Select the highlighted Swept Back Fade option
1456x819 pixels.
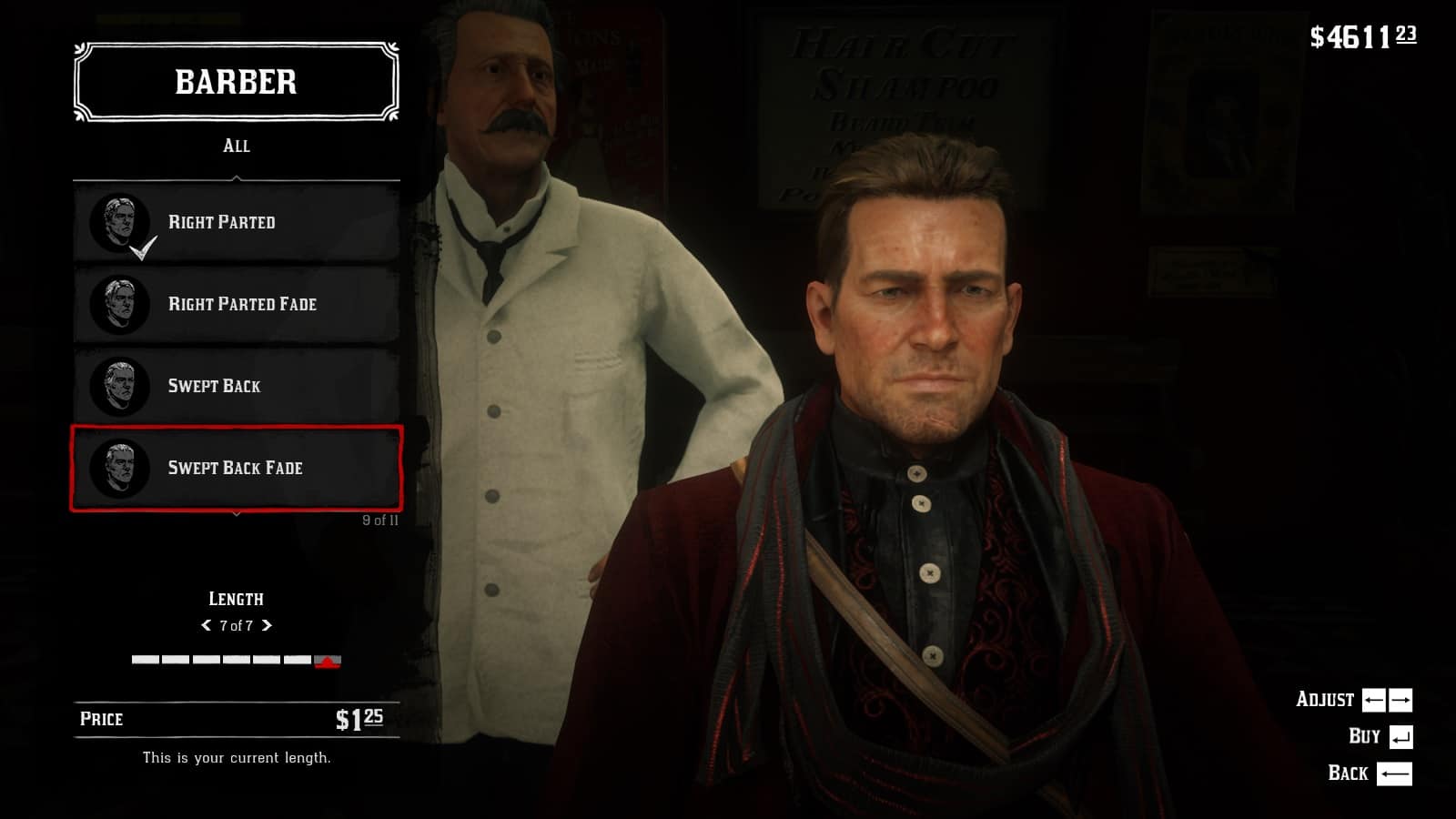235,469
